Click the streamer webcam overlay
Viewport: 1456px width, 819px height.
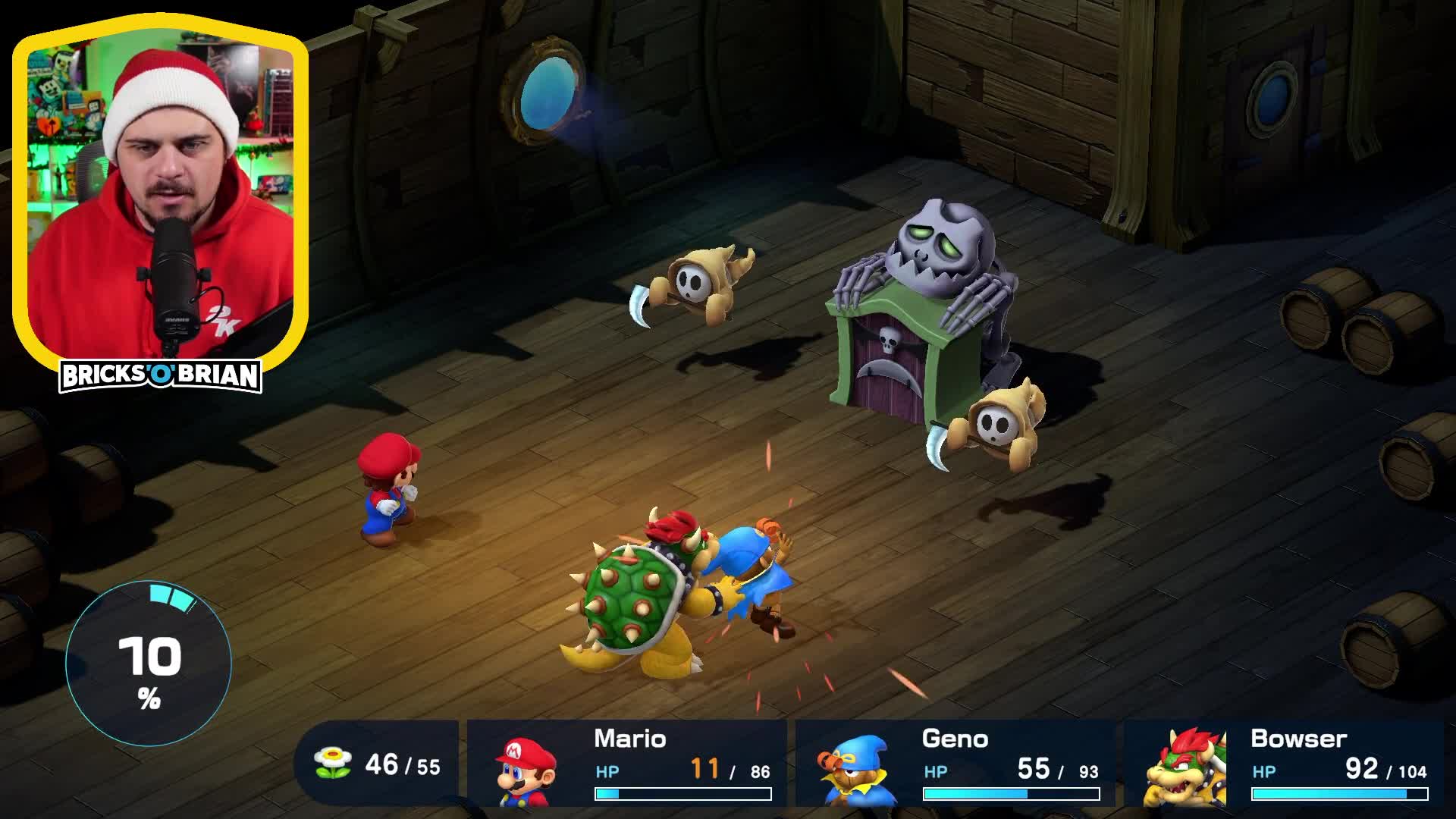point(162,190)
